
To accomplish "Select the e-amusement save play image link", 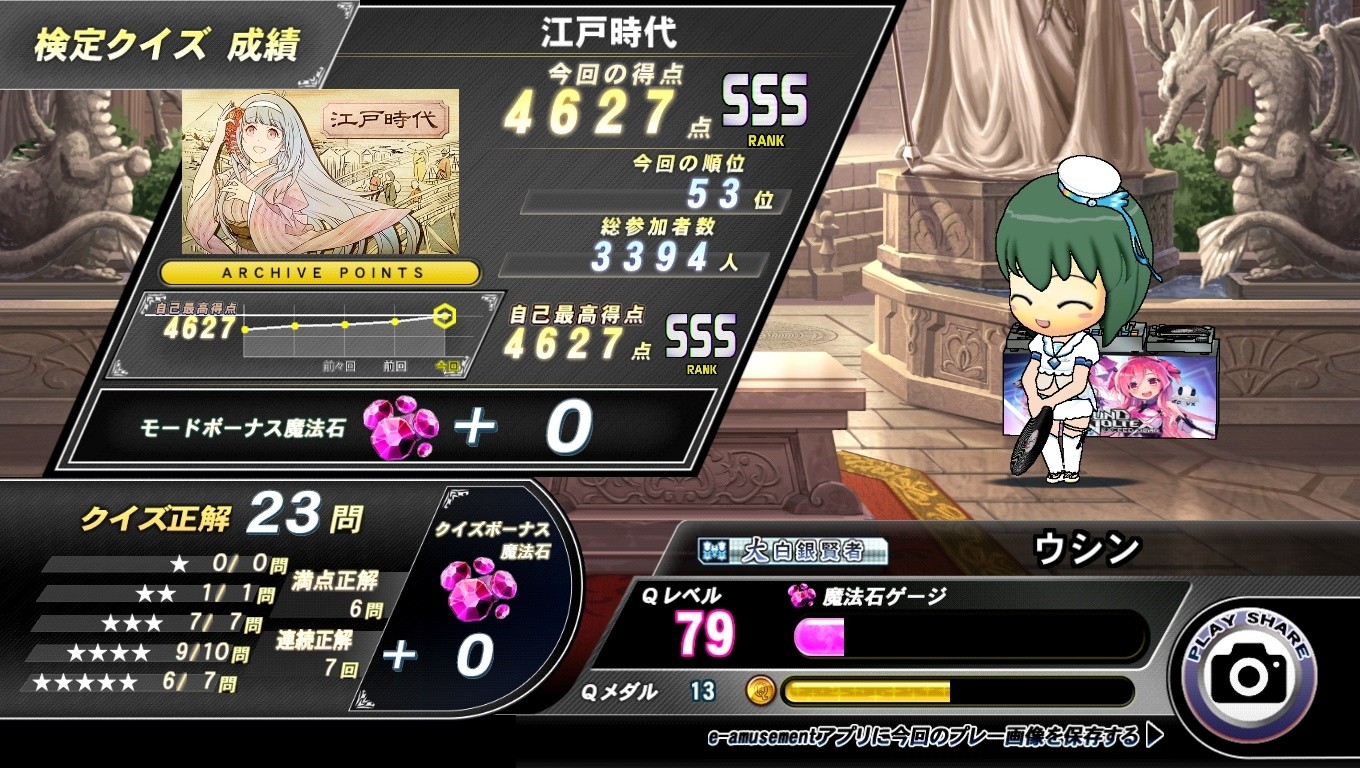I will coord(934,738).
